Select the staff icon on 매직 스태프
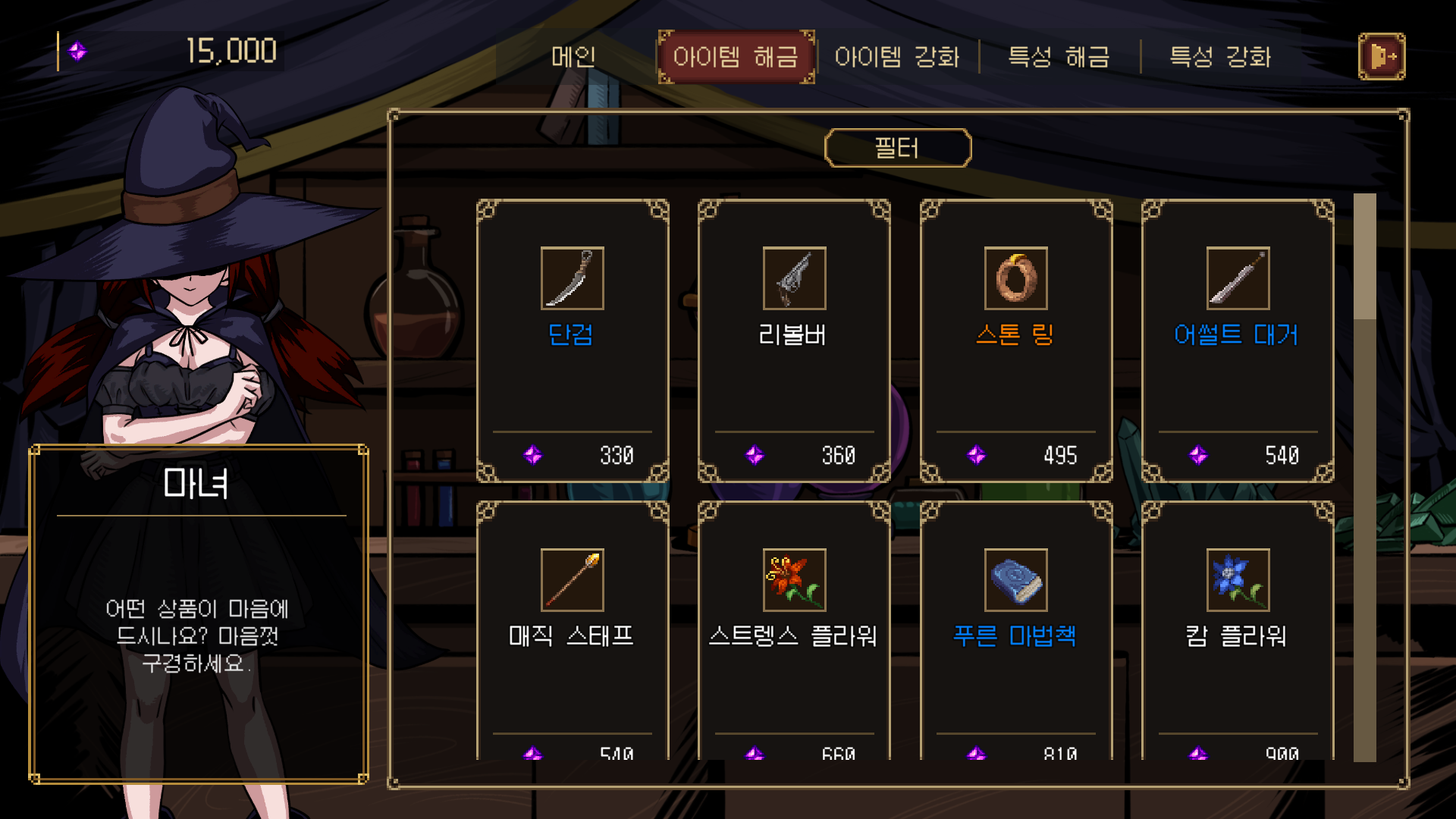1456x819 pixels. coord(571,579)
